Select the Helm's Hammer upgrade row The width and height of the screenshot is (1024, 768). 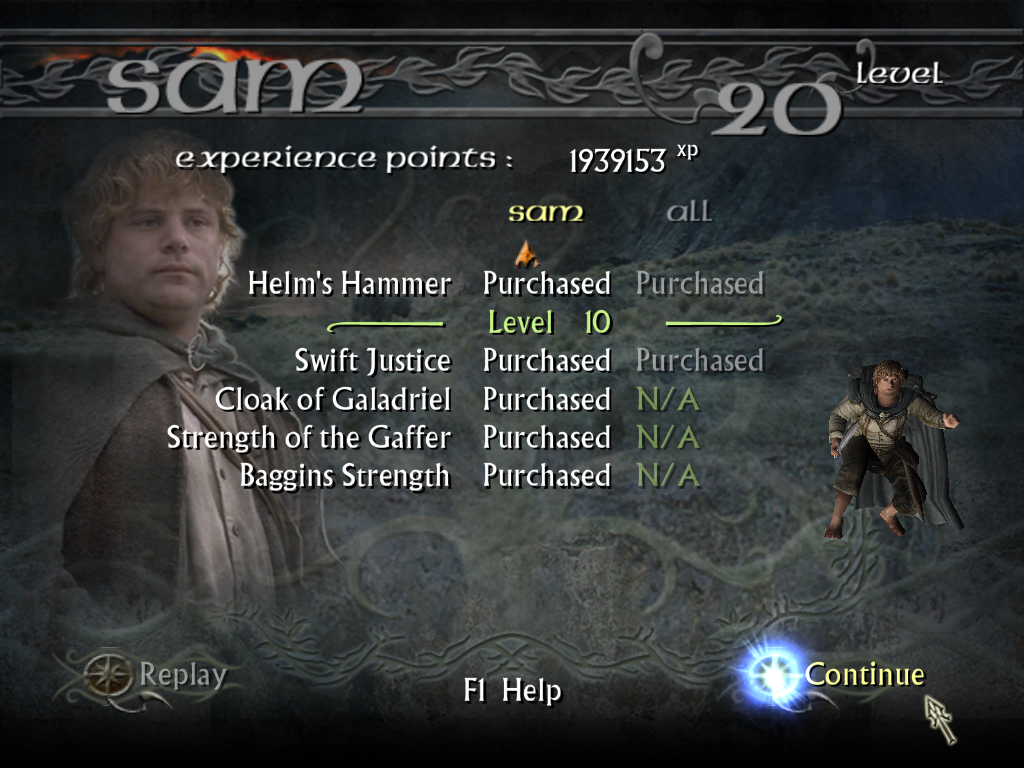click(x=350, y=284)
